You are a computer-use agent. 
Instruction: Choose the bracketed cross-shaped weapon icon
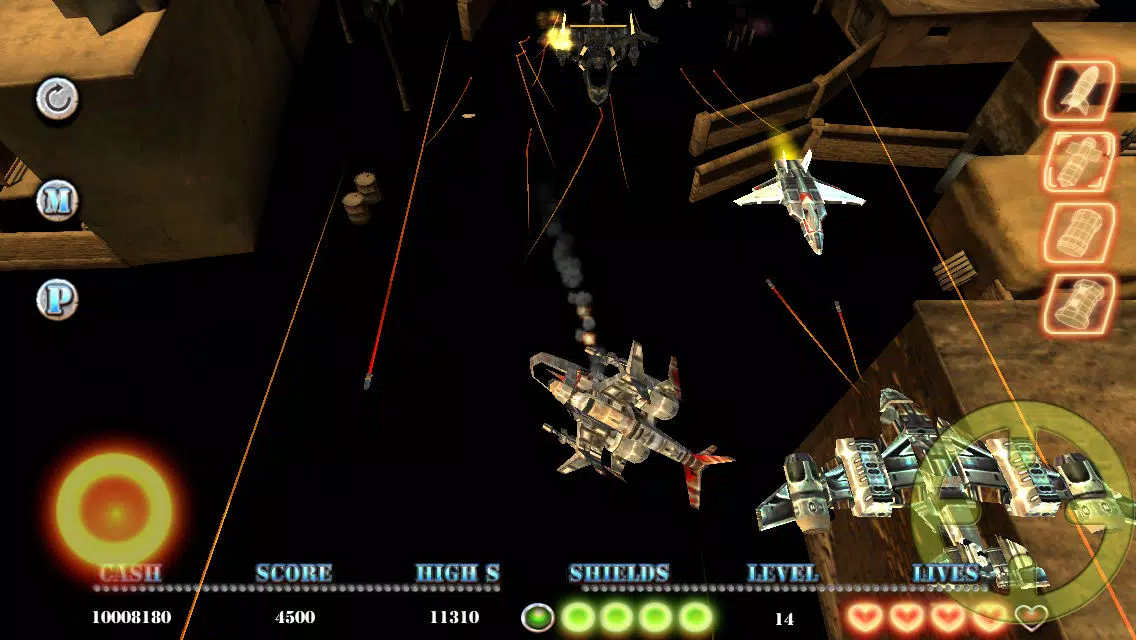1079,161
